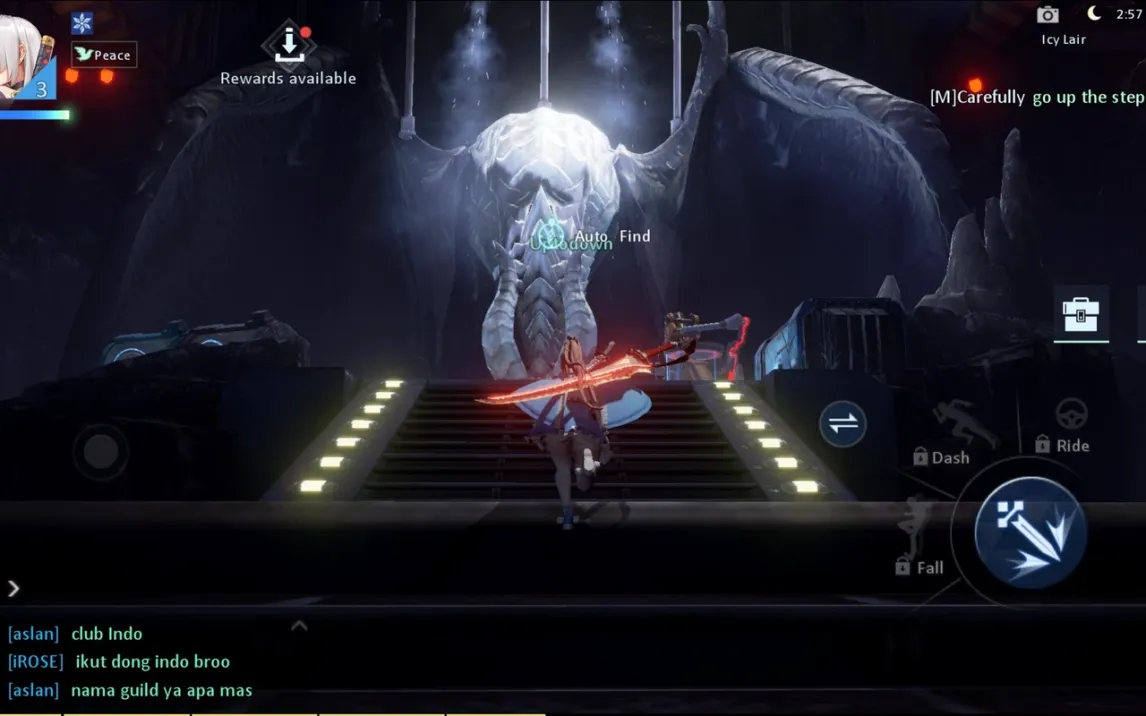Open the side panel chevron arrow
The width and height of the screenshot is (1146, 716).
[14, 589]
